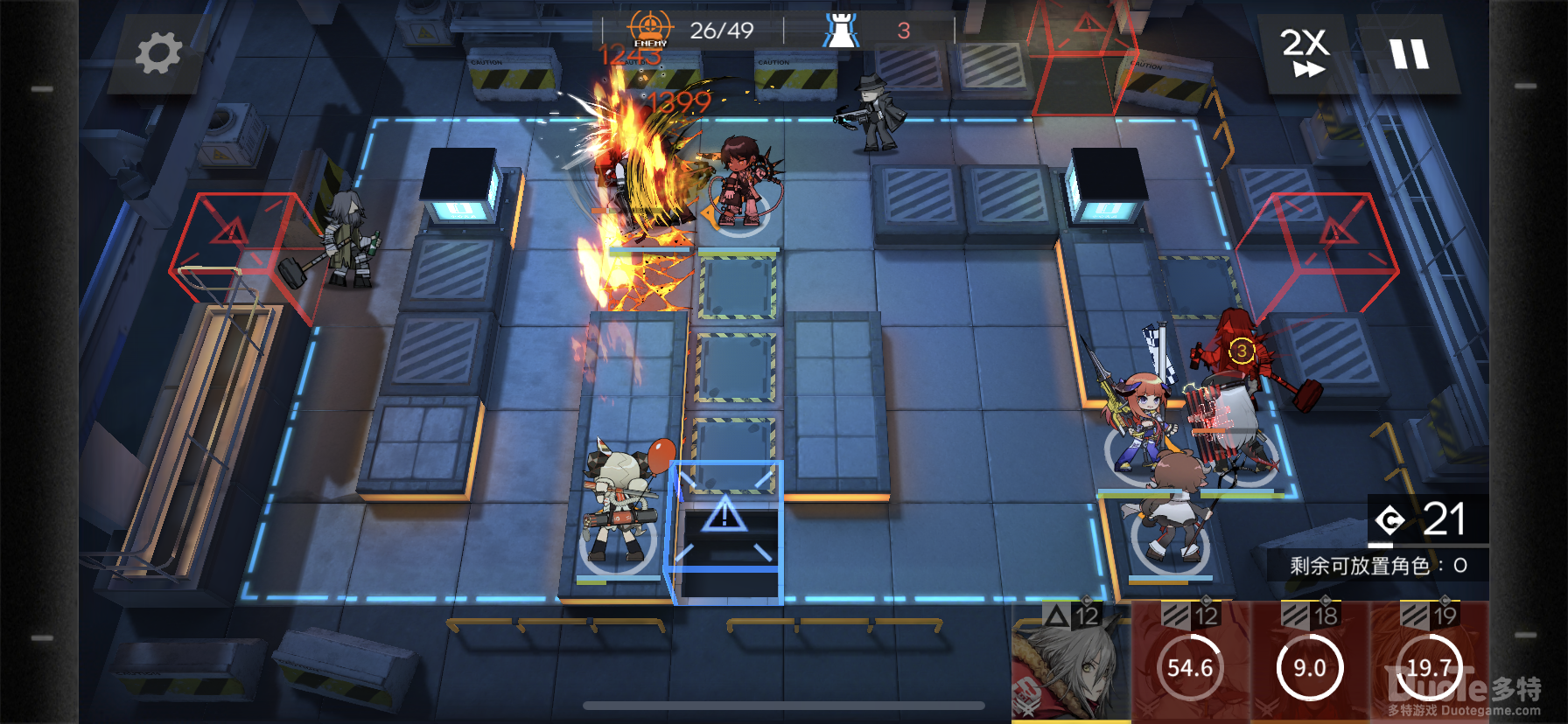The image size is (1568, 724).
Task: Open the gear settings menu
Action: click(158, 53)
